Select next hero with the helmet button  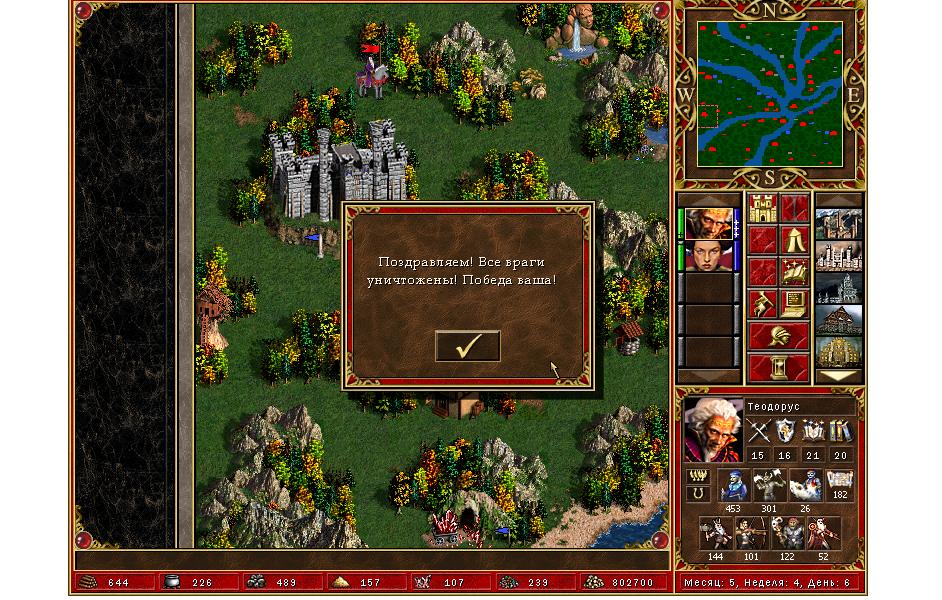tap(779, 335)
